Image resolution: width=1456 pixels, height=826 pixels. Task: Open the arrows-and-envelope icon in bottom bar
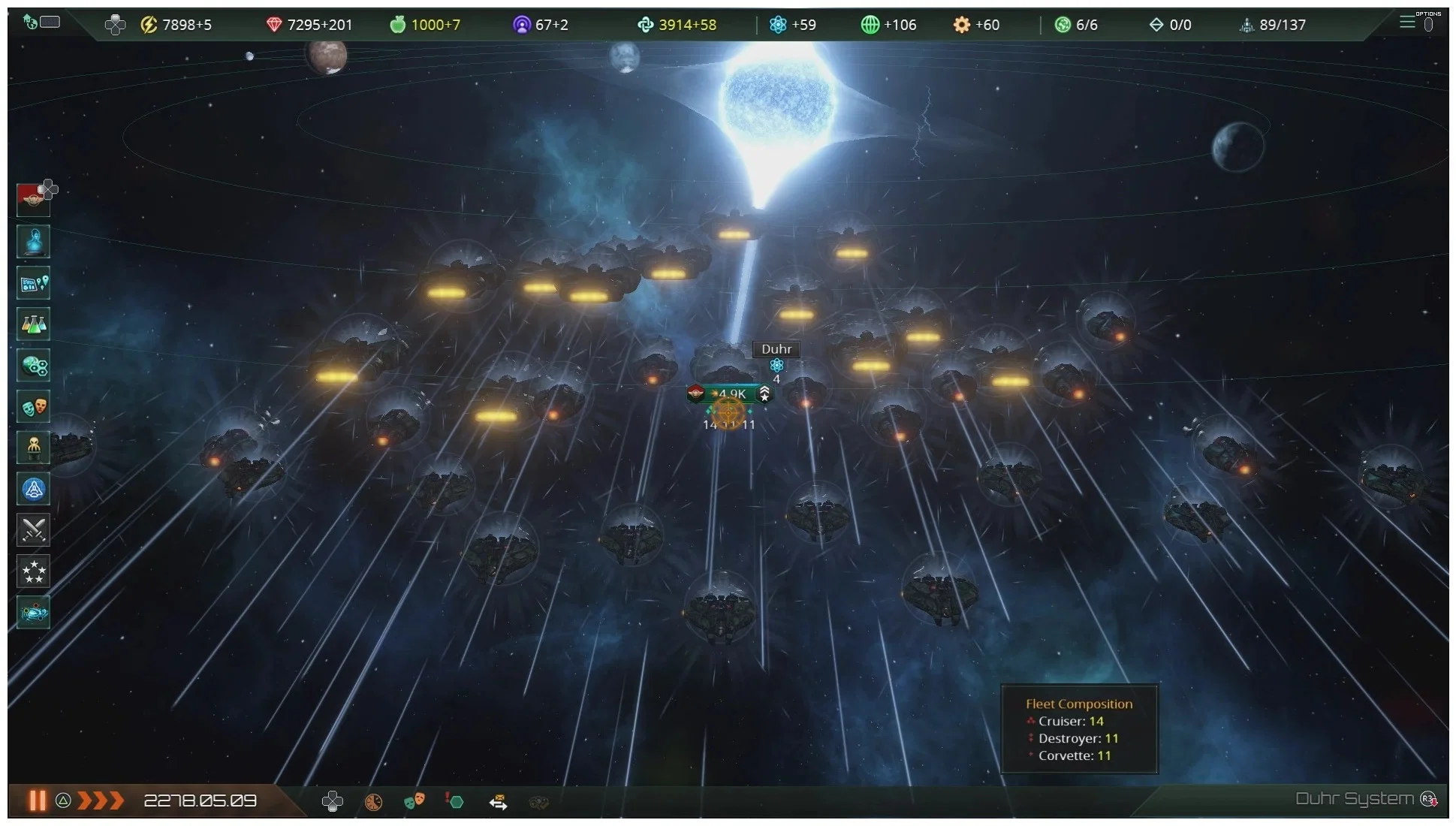[x=498, y=803]
